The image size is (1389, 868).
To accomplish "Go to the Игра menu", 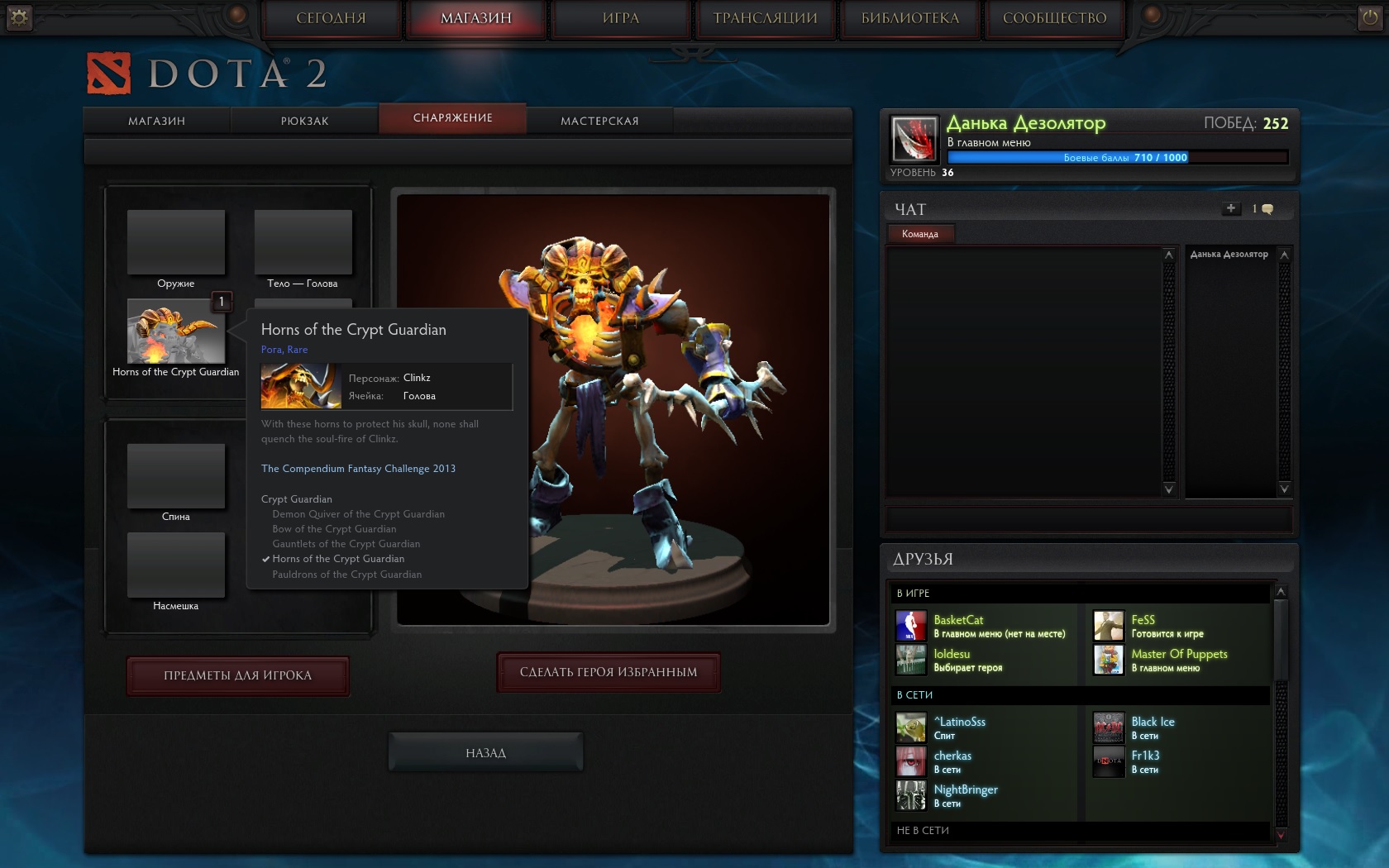I will [621, 18].
